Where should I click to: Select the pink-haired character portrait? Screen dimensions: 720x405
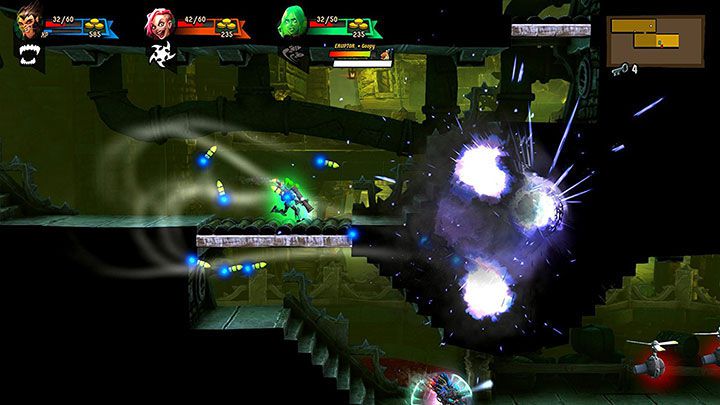click(x=157, y=23)
